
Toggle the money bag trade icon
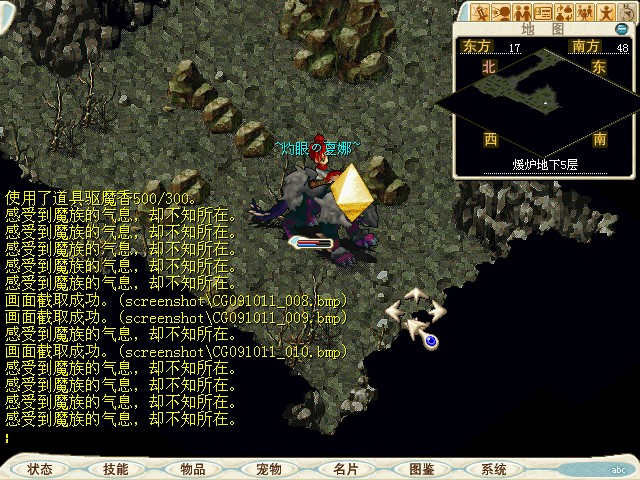coord(565,13)
